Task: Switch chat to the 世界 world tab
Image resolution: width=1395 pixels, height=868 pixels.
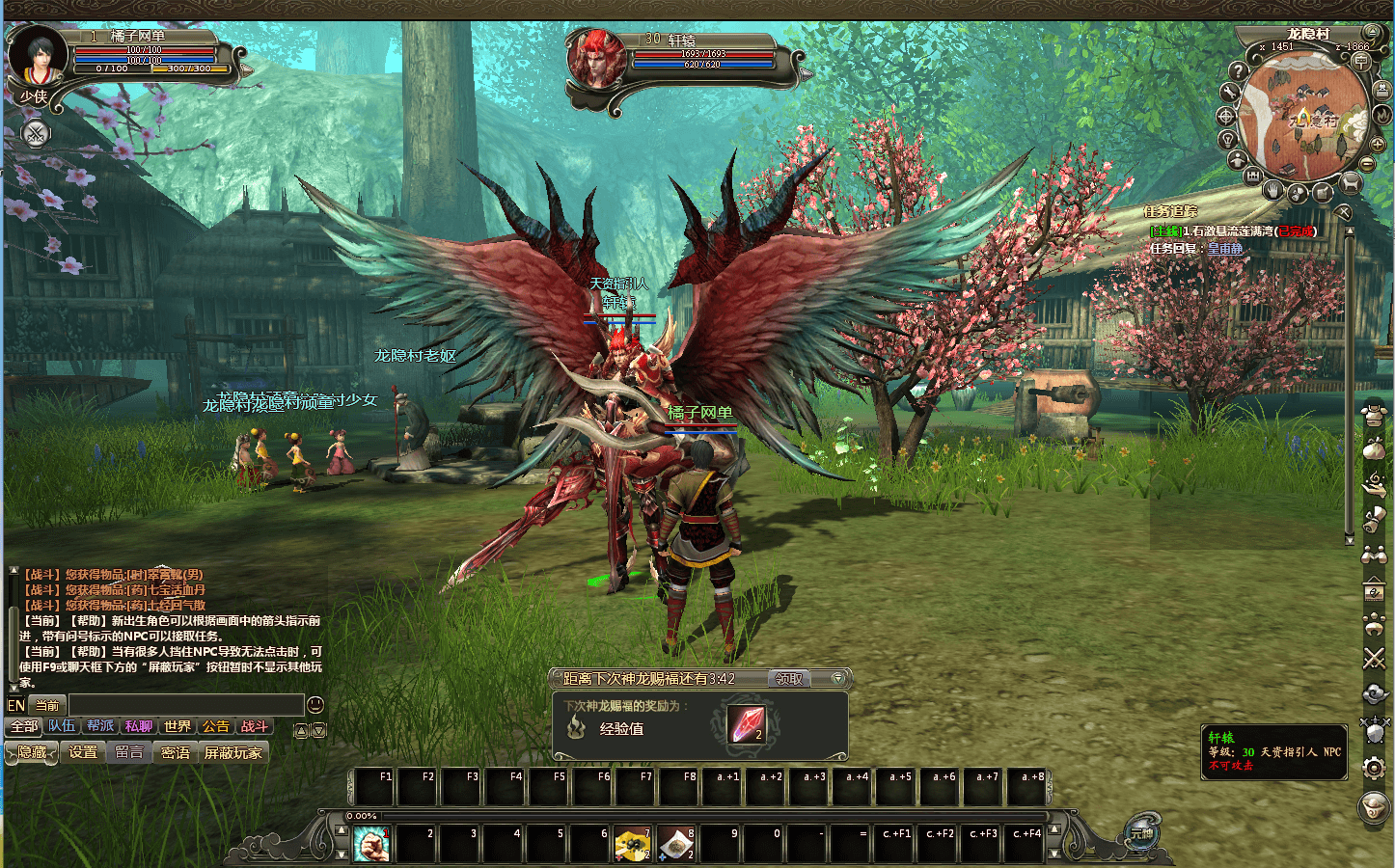Action: (x=178, y=726)
